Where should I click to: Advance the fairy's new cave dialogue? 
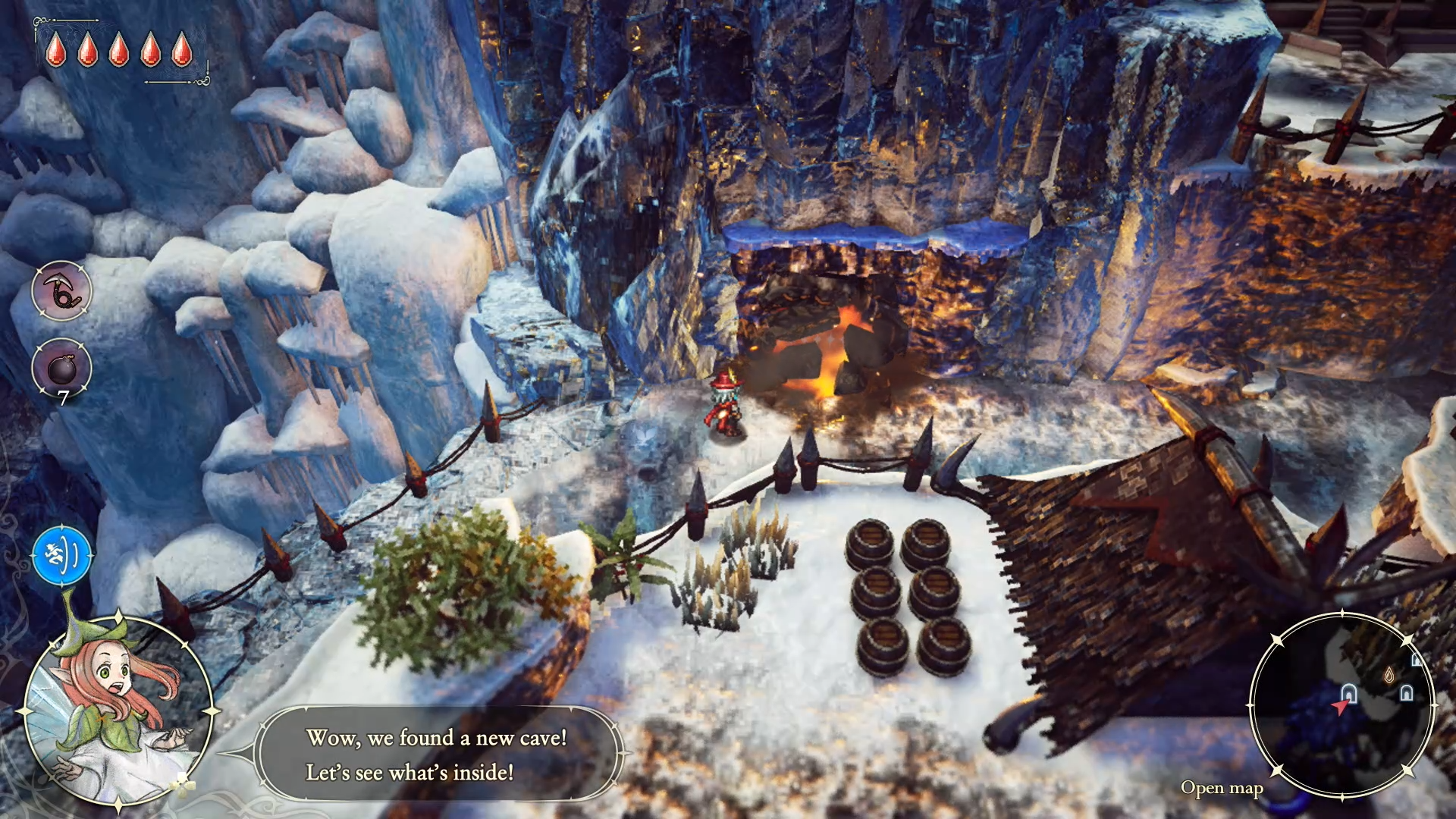pyautogui.click(x=438, y=755)
